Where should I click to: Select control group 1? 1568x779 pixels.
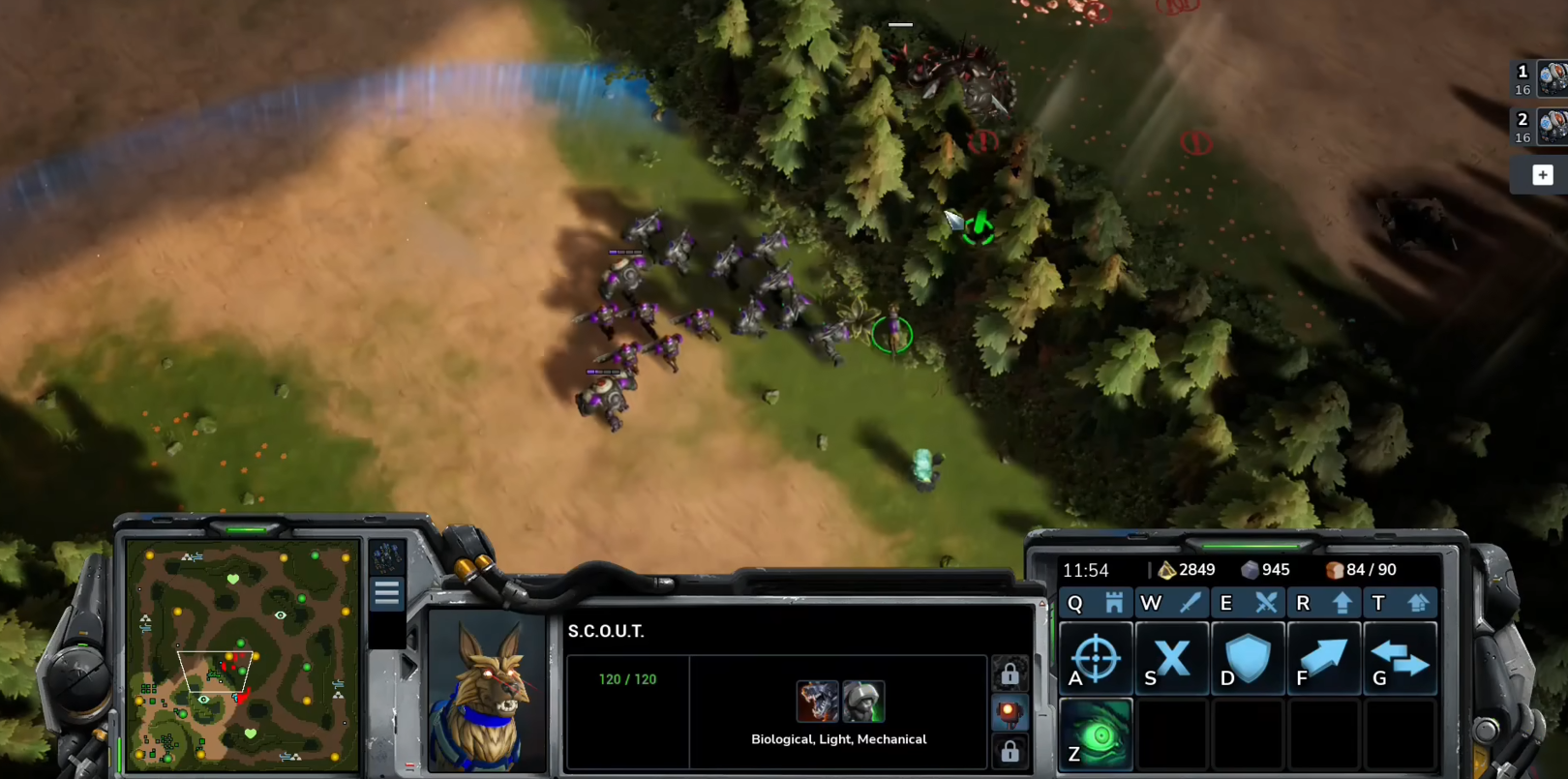[x=1539, y=79]
